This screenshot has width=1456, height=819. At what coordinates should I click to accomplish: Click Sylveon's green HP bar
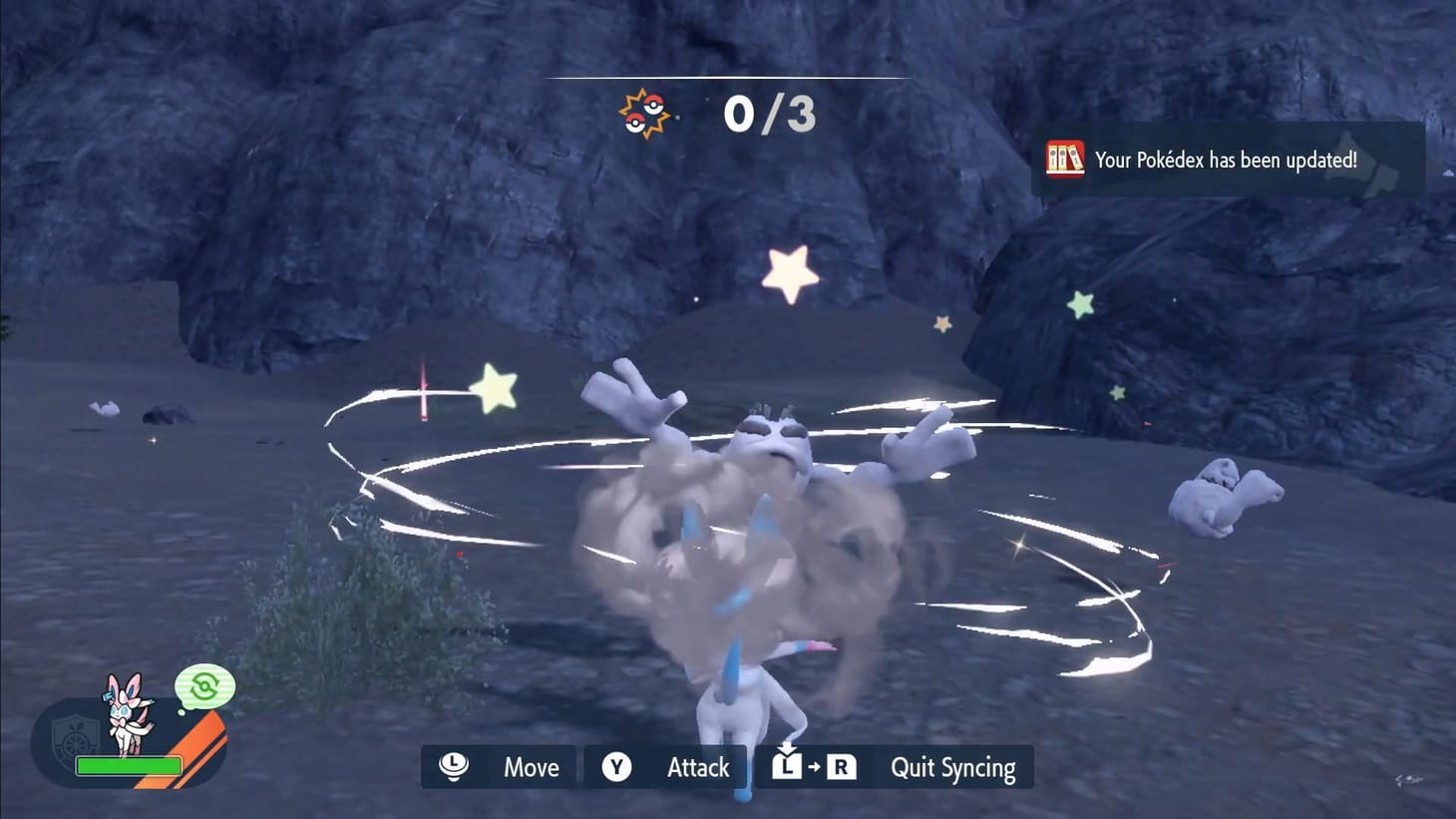coord(130,766)
